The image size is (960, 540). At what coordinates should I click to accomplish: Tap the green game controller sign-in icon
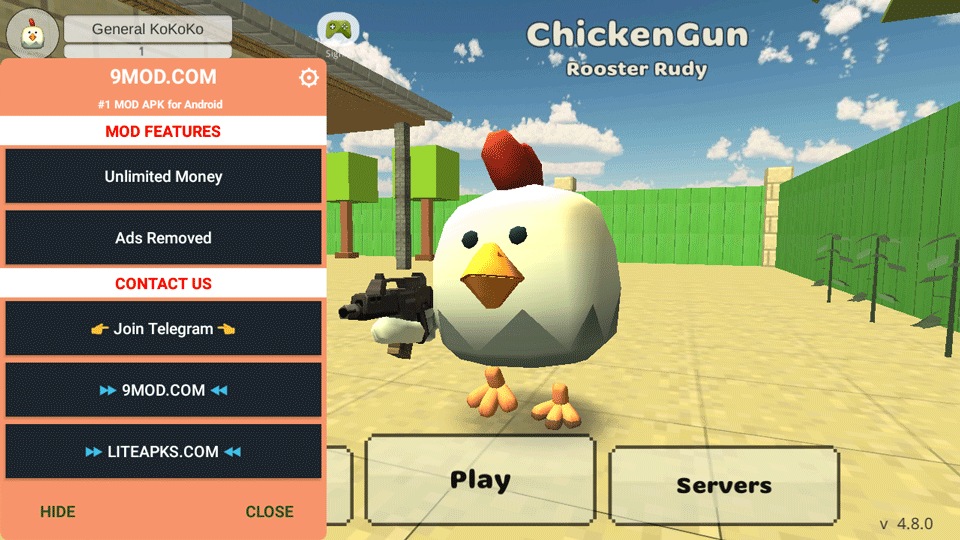pos(338,29)
